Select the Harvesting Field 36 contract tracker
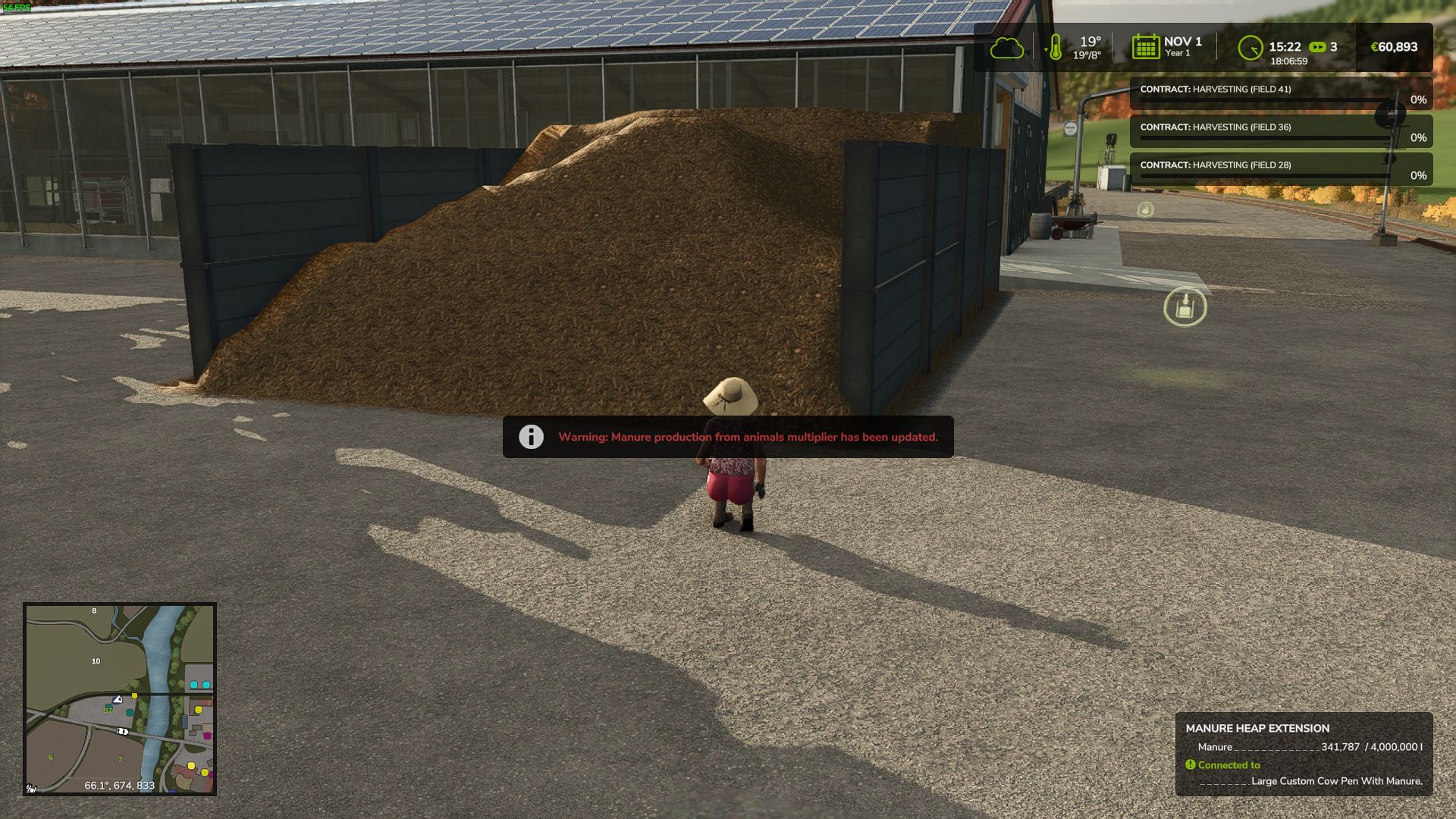 pyautogui.click(x=1280, y=131)
